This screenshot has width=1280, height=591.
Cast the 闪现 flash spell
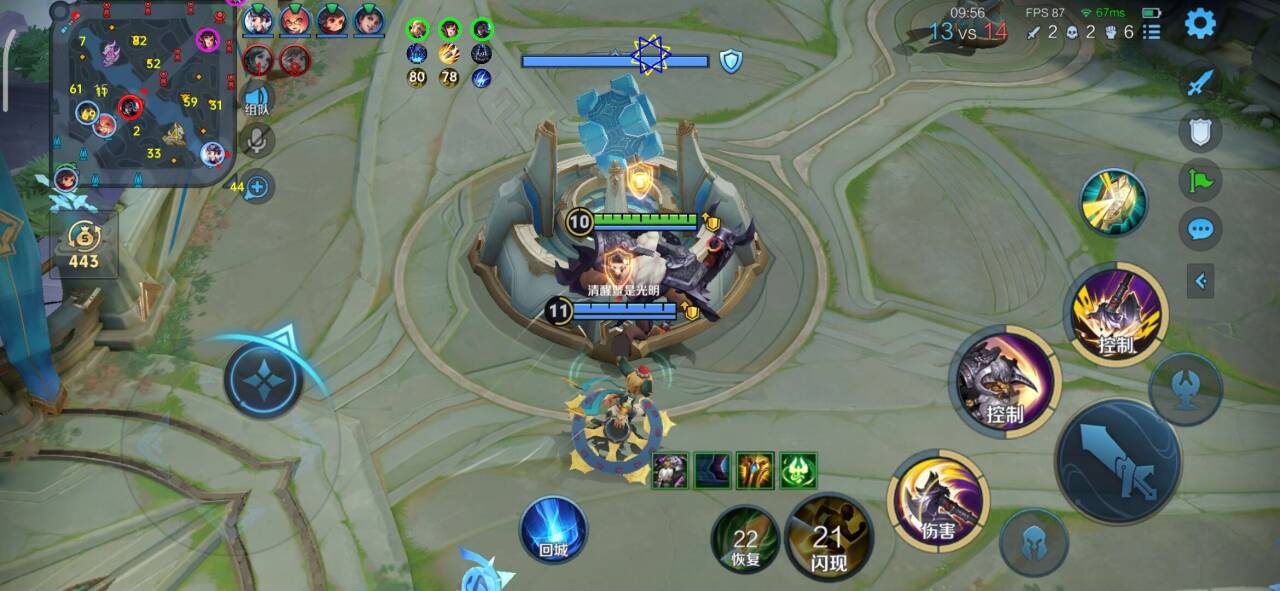(x=828, y=538)
